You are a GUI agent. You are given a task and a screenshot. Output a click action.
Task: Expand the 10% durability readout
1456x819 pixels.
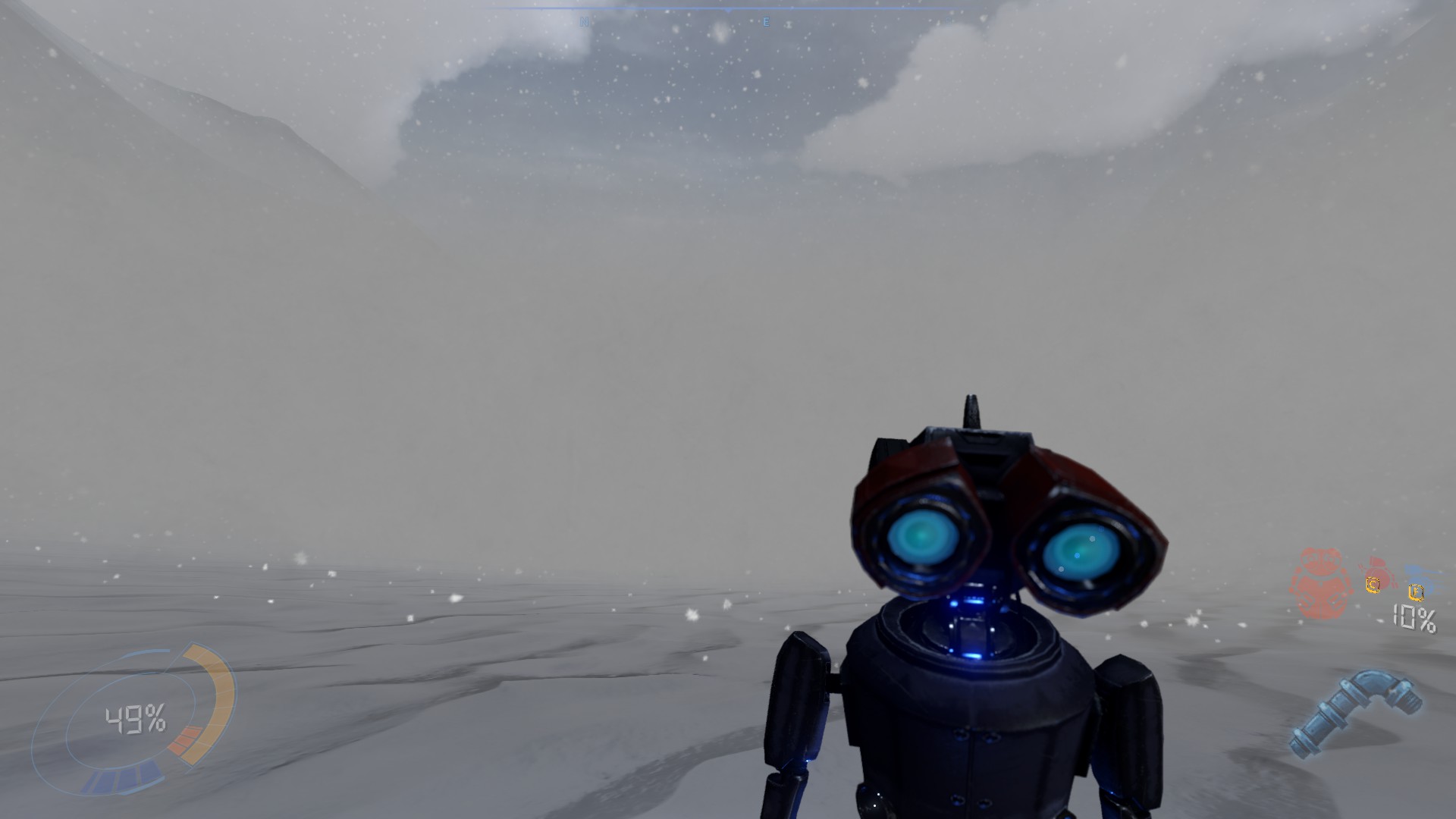click(x=1414, y=618)
